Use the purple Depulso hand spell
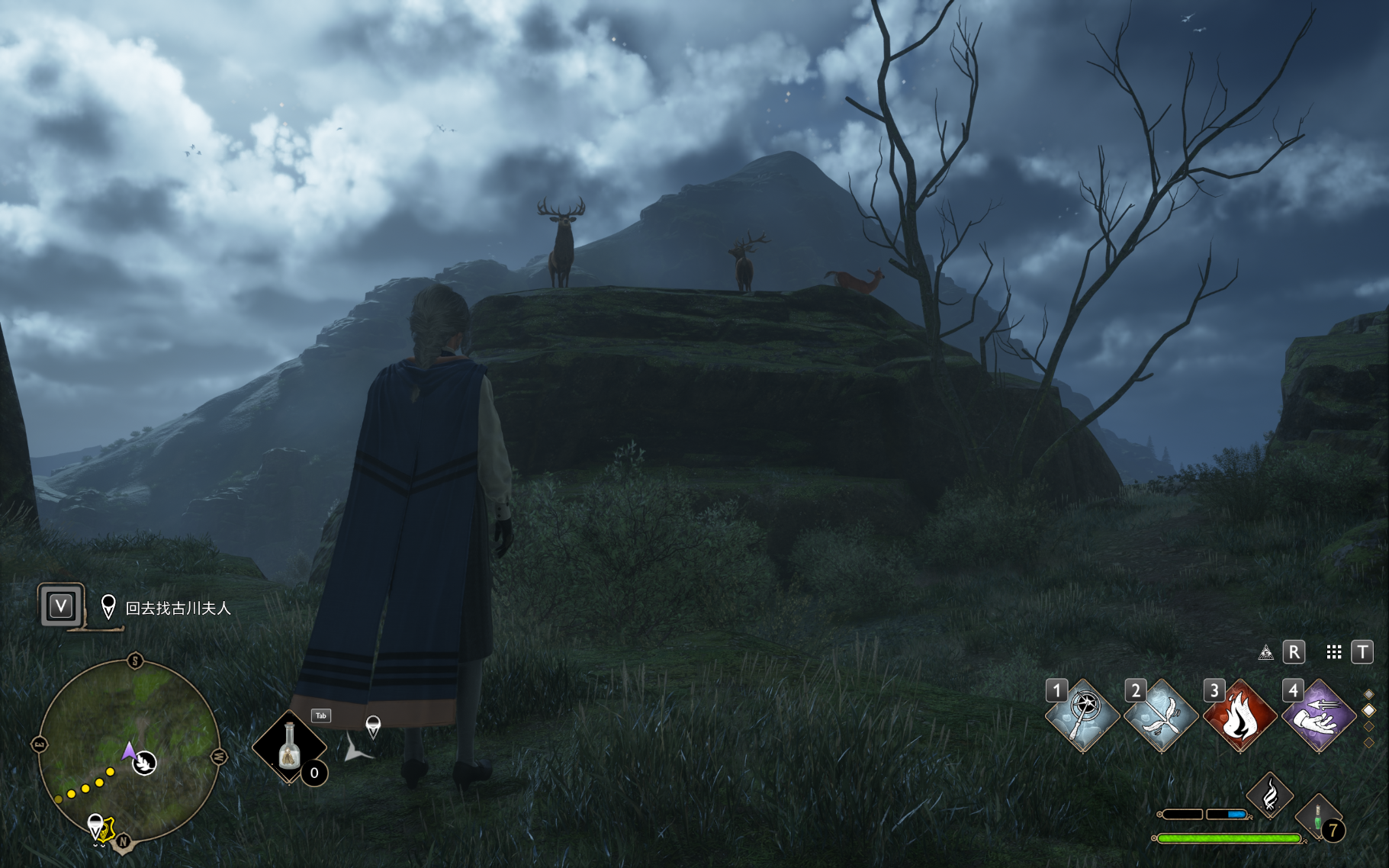1389x868 pixels. tap(1319, 715)
